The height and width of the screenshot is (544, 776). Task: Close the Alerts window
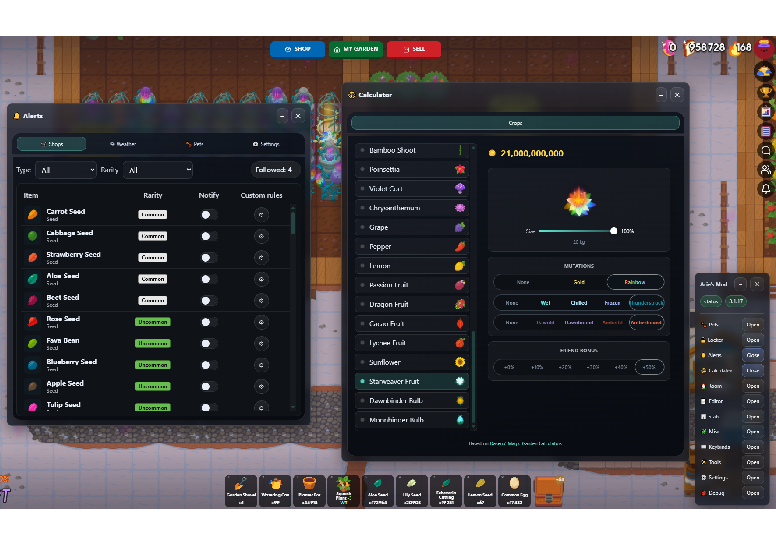coord(298,116)
